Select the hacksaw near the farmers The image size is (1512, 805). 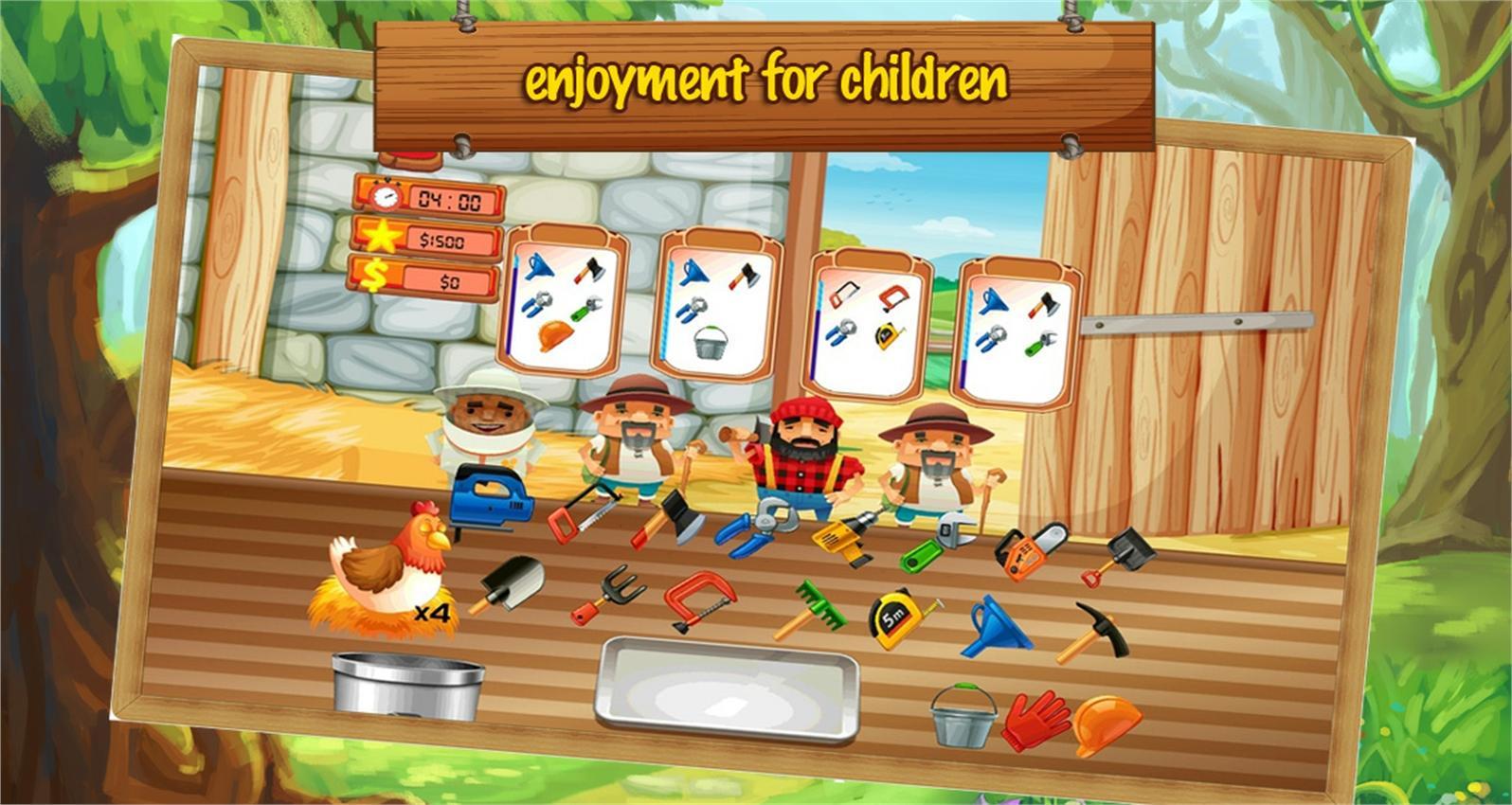[x=580, y=516]
